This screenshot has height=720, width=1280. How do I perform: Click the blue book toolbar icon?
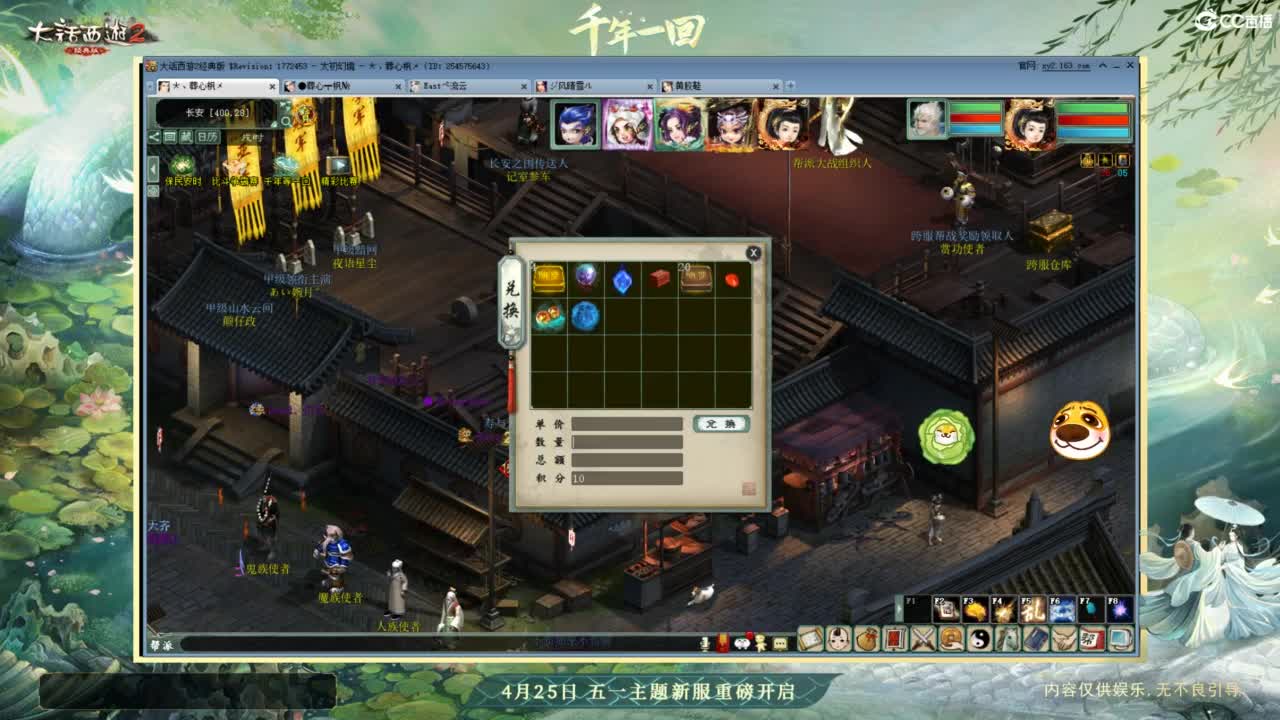(x=1036, y=640)
